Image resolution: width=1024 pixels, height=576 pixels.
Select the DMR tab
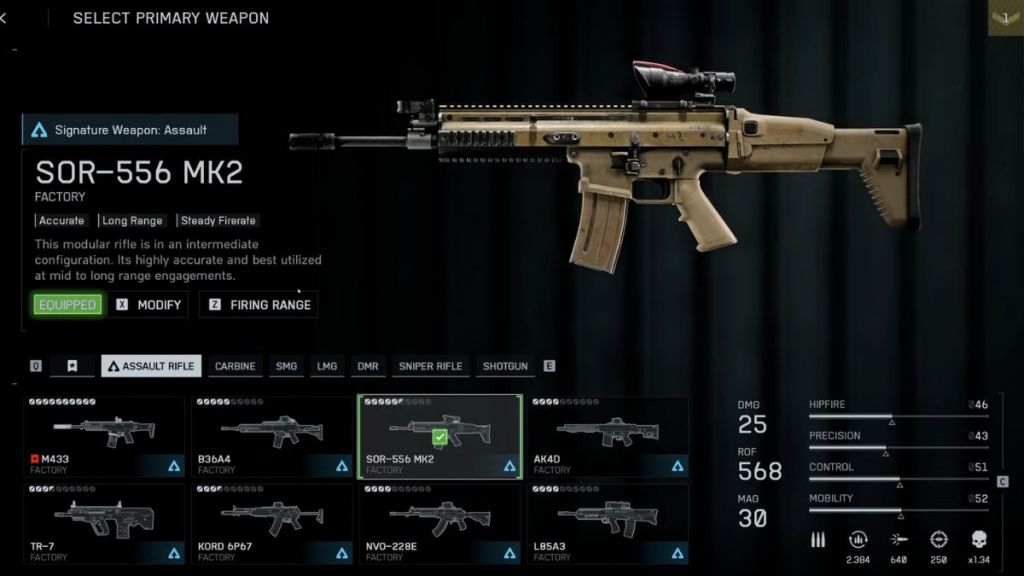pos(368,366)
